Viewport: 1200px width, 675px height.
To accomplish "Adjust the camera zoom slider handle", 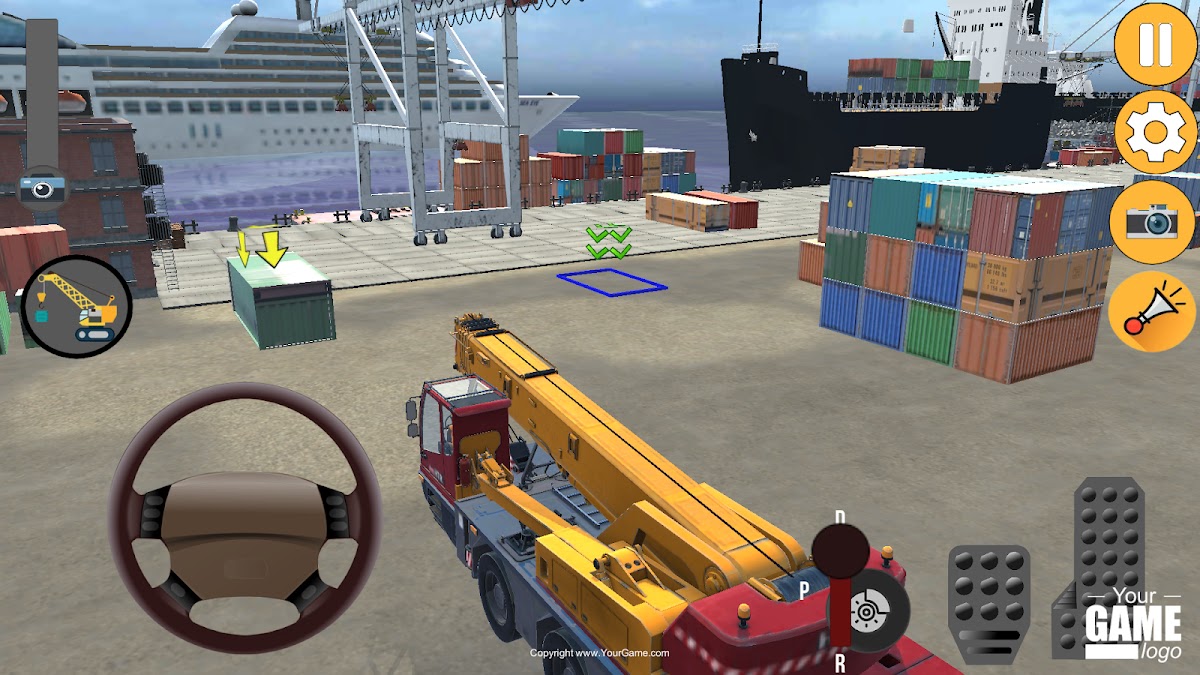I will pos(42,187).
